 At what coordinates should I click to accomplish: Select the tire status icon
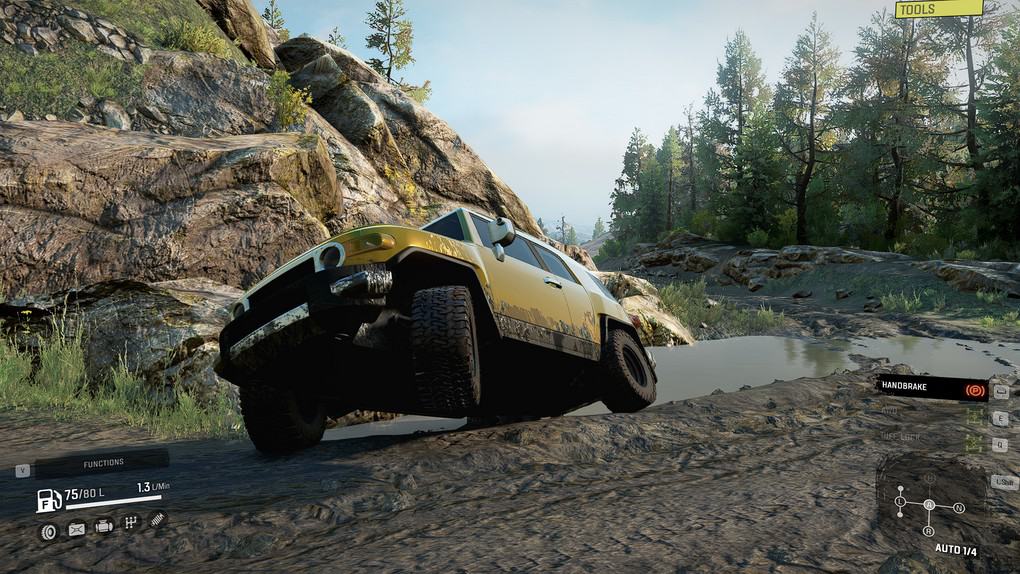[x=48, y=531]
